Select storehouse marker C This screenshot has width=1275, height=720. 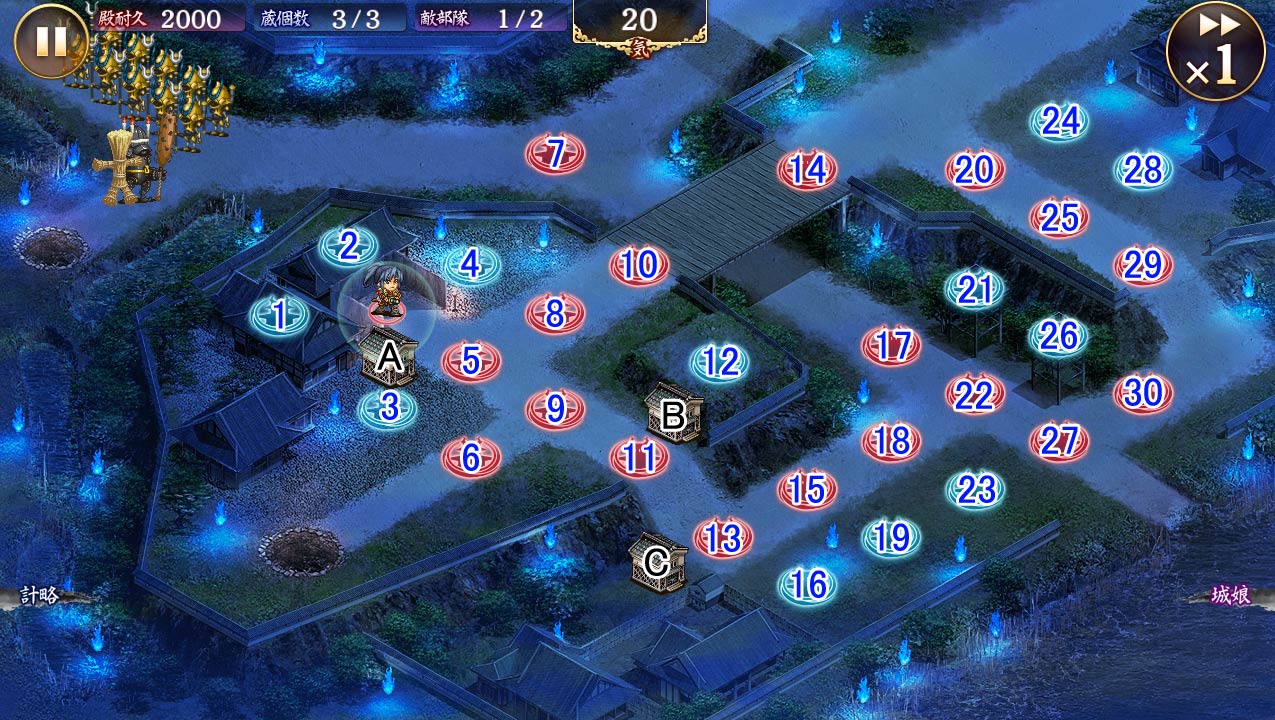657,562
